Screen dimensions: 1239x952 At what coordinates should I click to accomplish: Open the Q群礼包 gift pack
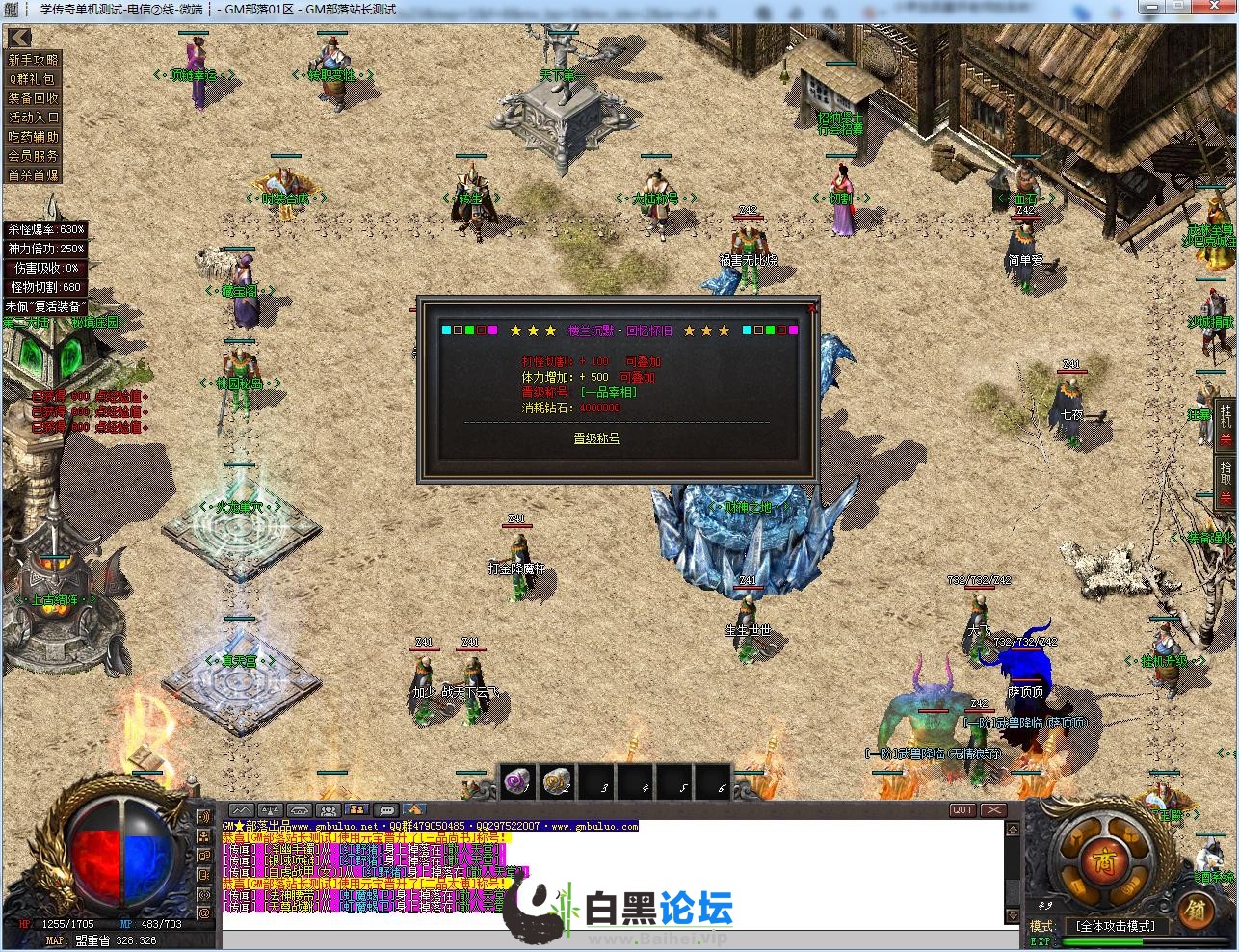(x=34, y=79)
